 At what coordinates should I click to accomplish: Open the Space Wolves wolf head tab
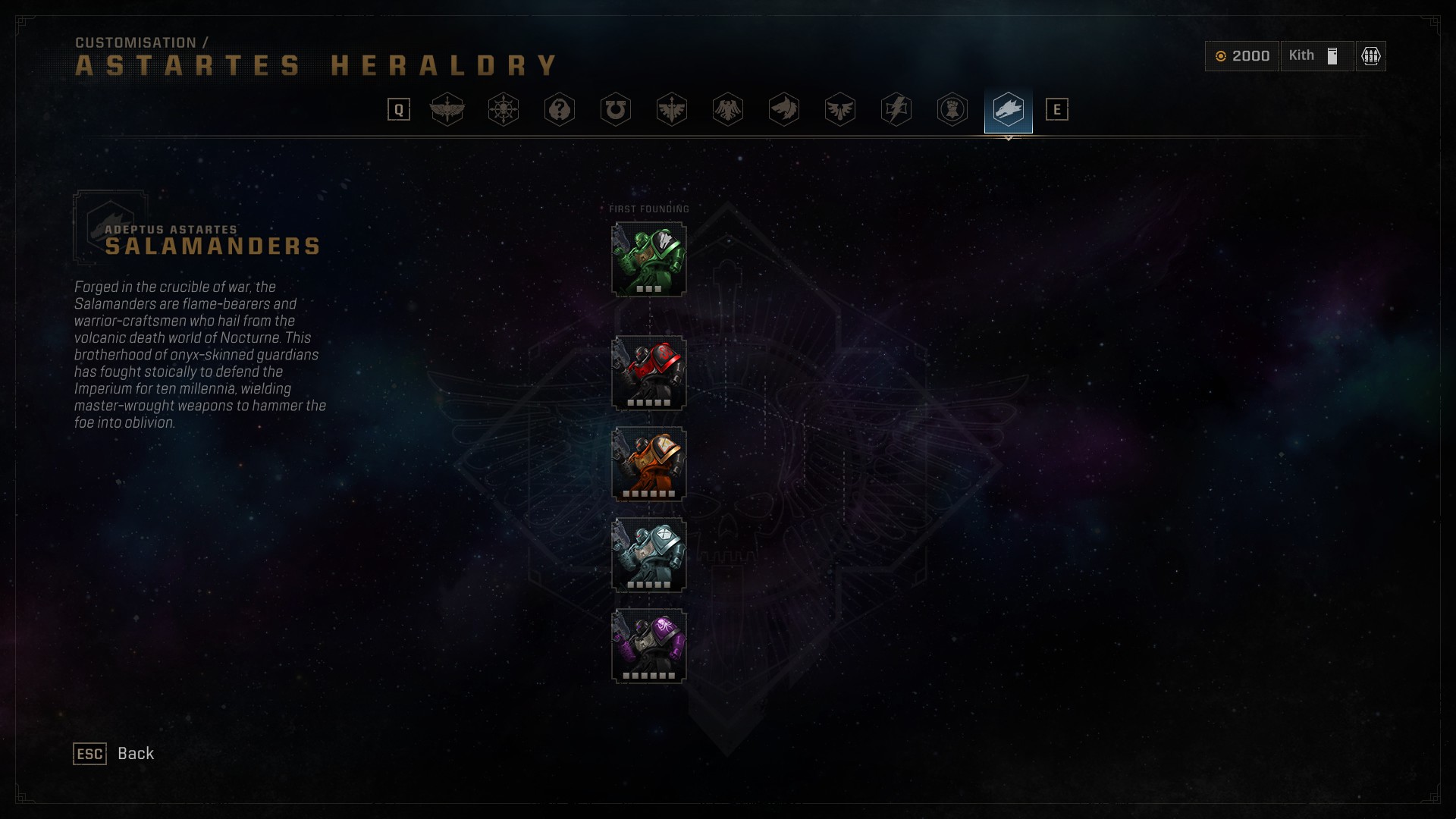(784, 110)
